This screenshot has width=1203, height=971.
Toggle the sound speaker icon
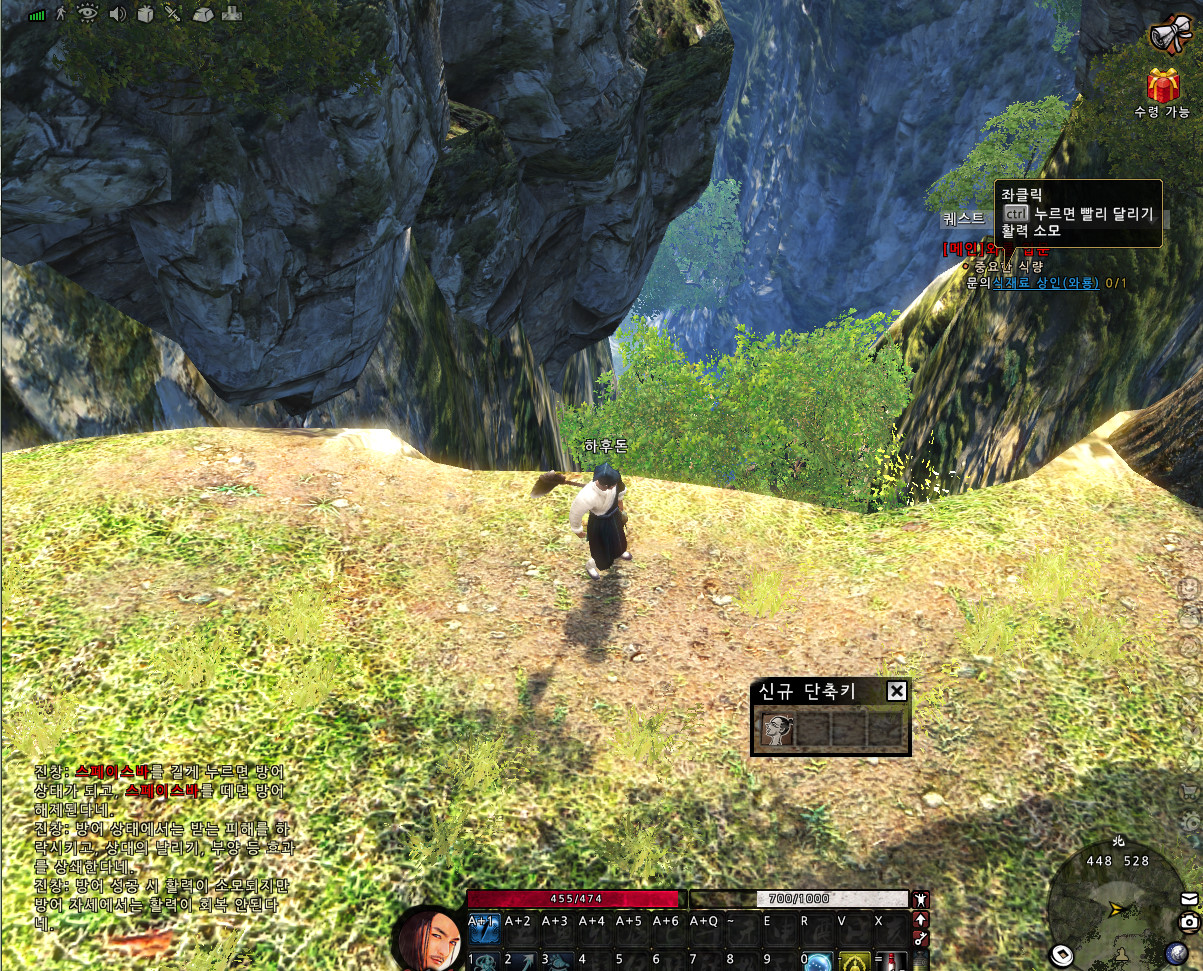pos(117,14)
